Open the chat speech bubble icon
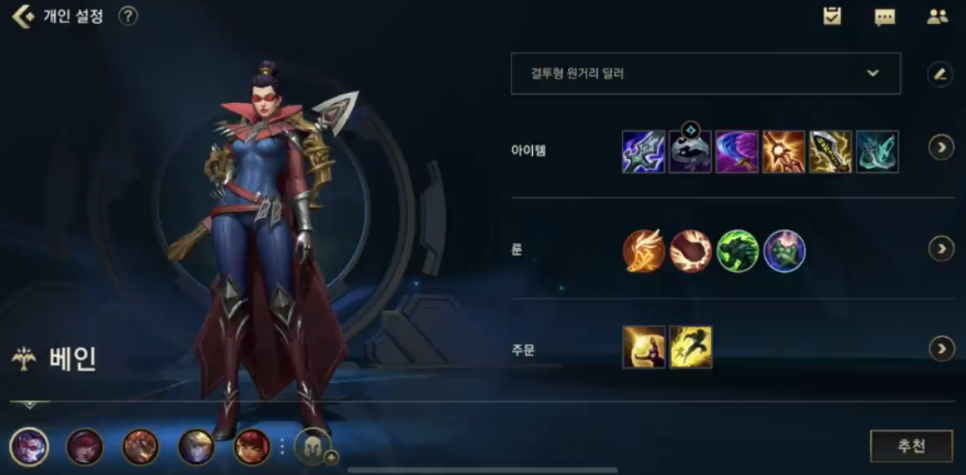This screenshot has width=966, height=475. (884, 17)
